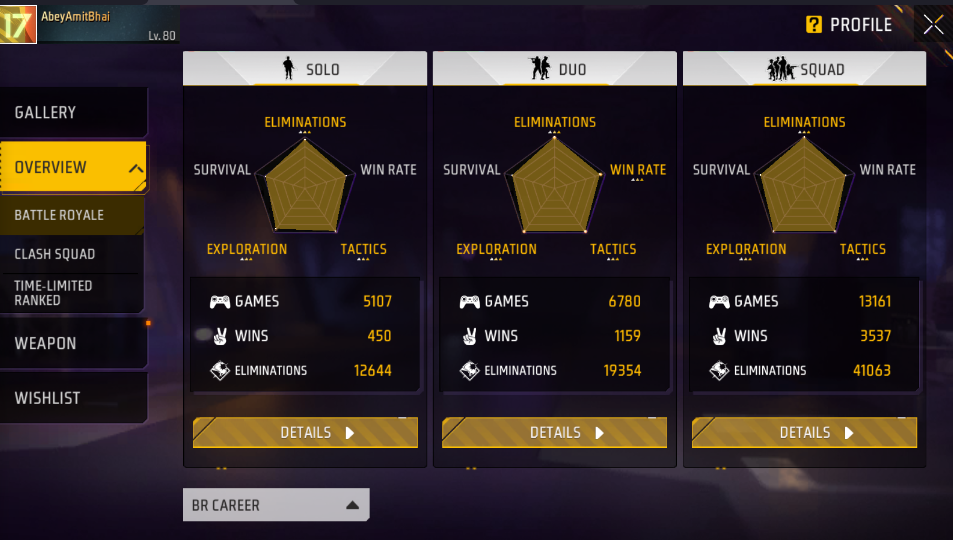
Task: Open the Weapon section
Action: point(73,343)
